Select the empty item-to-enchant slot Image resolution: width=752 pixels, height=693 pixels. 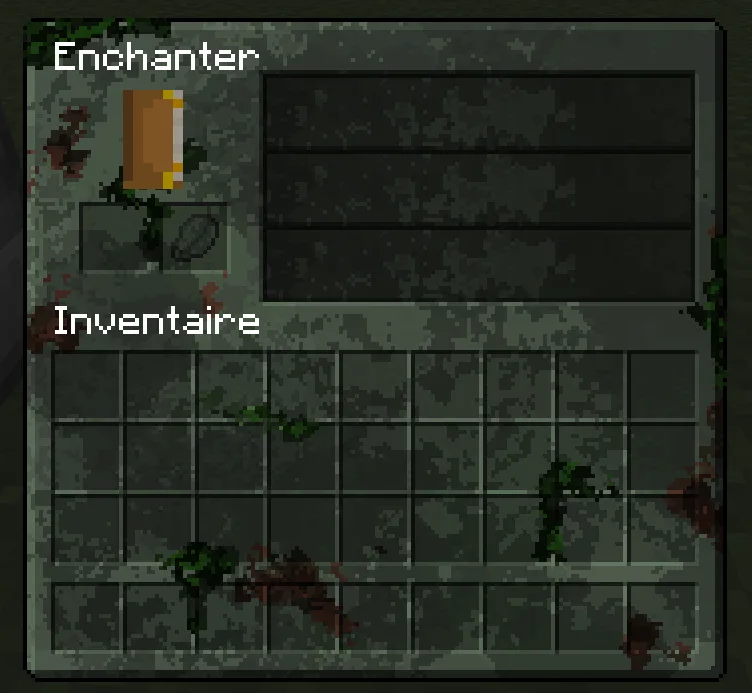click(120, 238)
